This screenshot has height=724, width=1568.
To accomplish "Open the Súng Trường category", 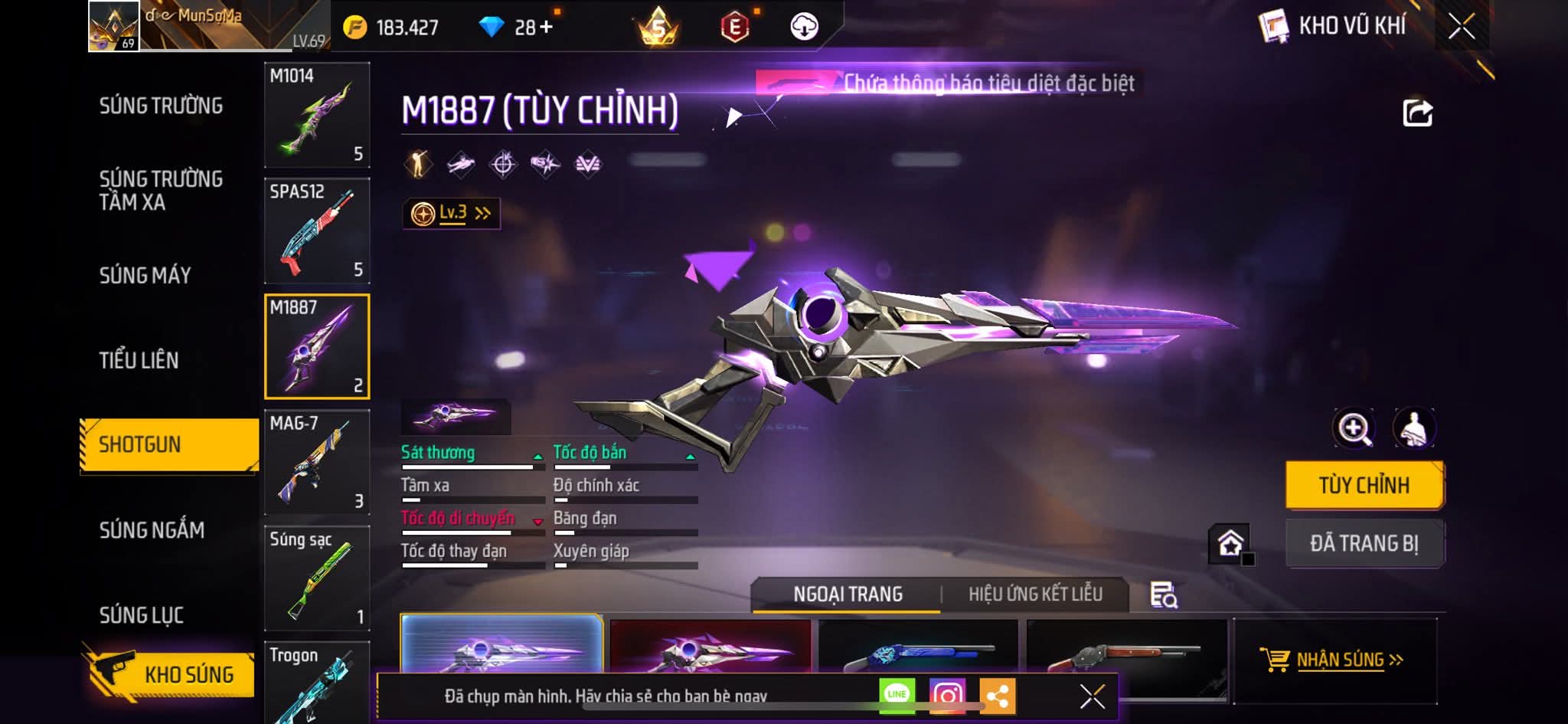I will coord(161,106).
